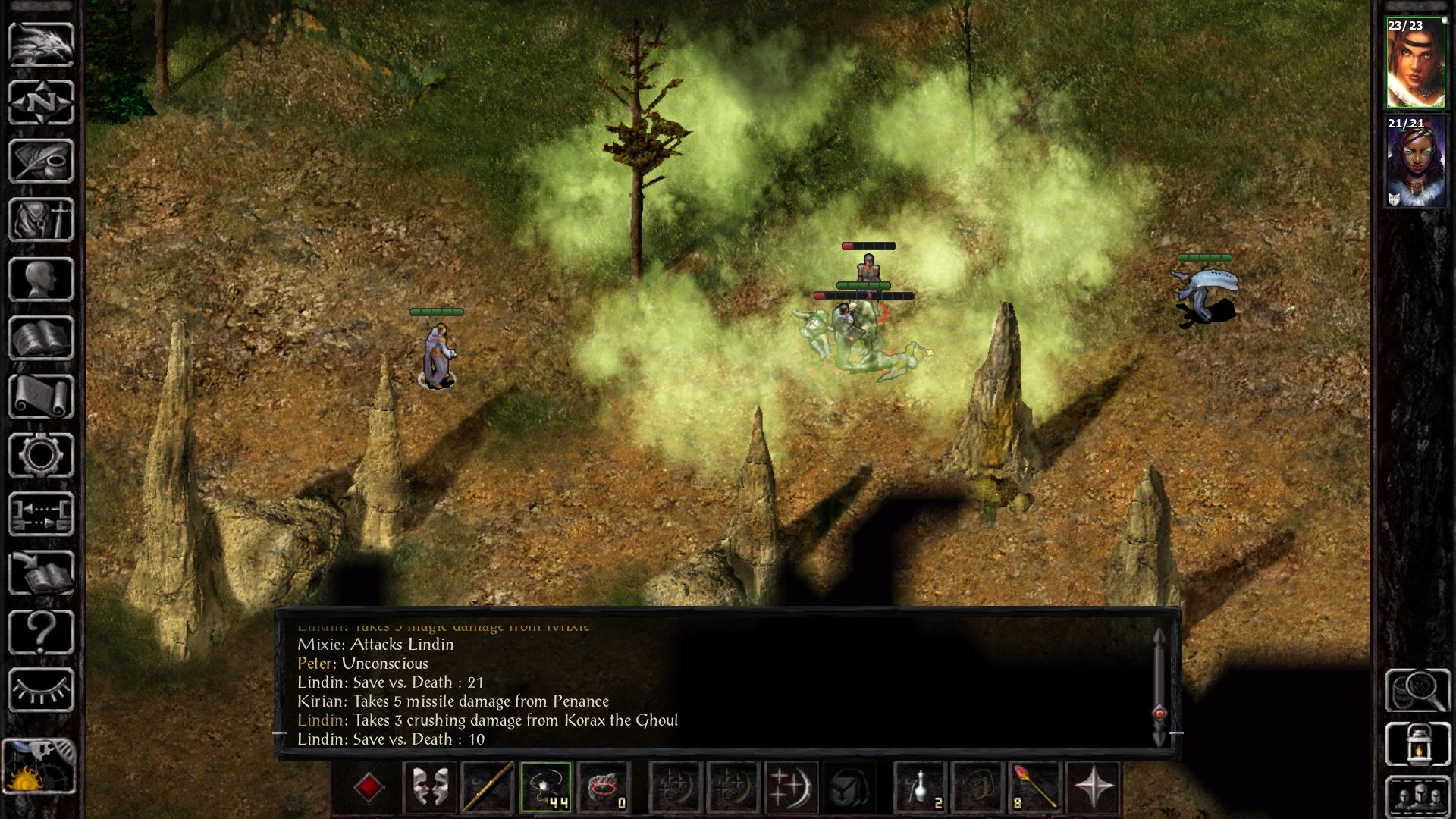1456x819 pixels.
Task: Select the first party portrait with 23/23 HP
Action: [x=1415, y=64]
